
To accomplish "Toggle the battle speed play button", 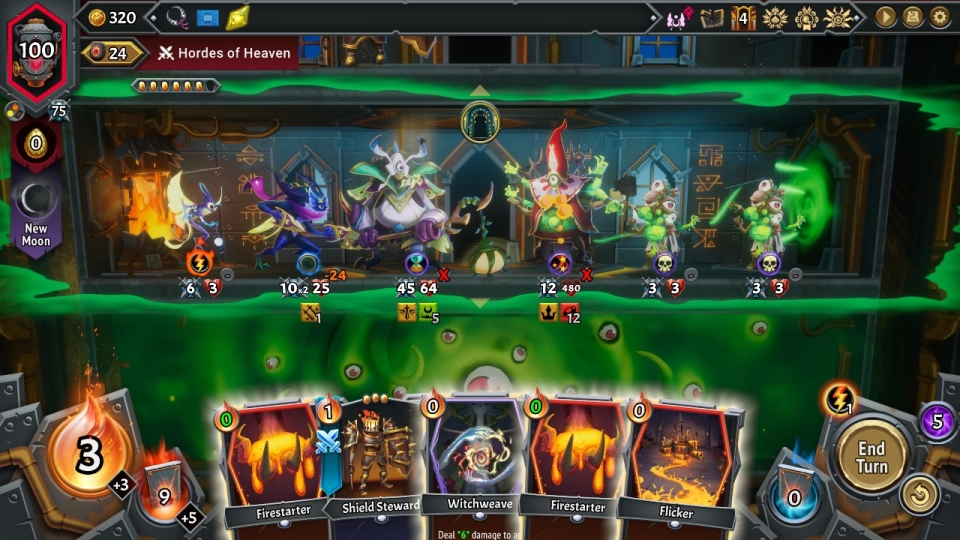I will coord(886,17).
